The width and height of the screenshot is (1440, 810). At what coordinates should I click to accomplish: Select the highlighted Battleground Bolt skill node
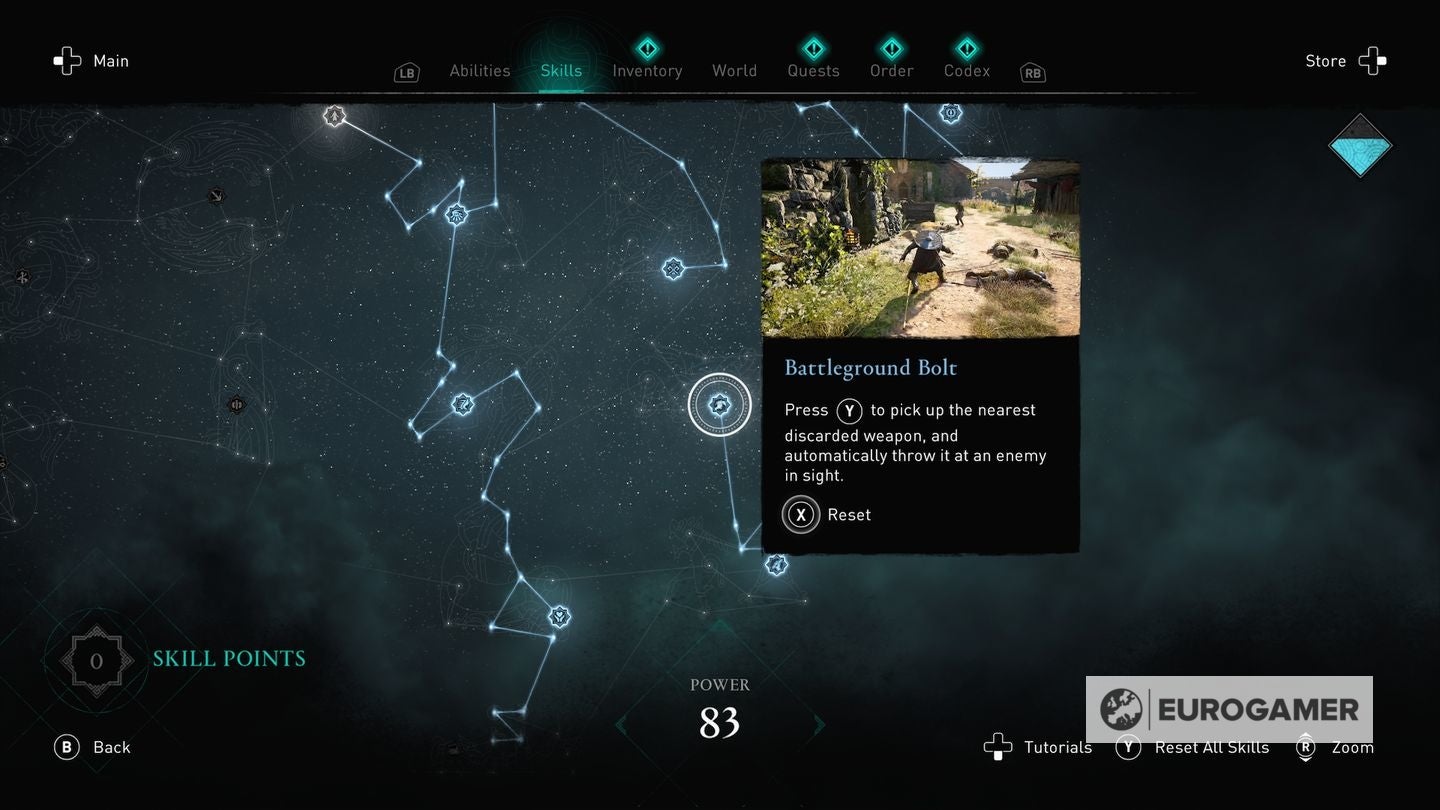(720, 405)
